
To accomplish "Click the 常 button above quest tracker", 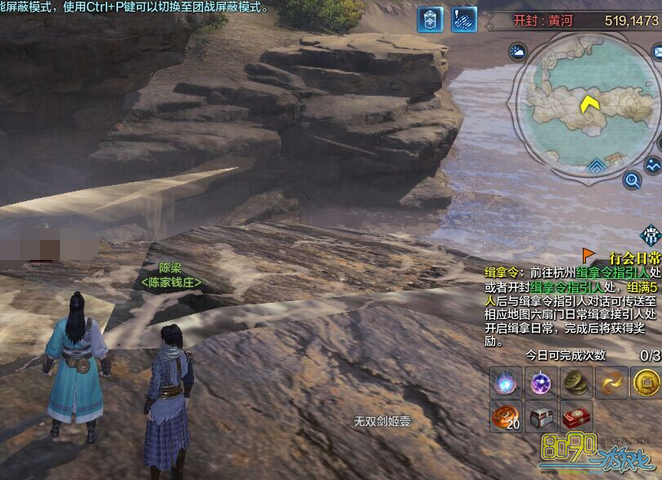I will 651,236.
